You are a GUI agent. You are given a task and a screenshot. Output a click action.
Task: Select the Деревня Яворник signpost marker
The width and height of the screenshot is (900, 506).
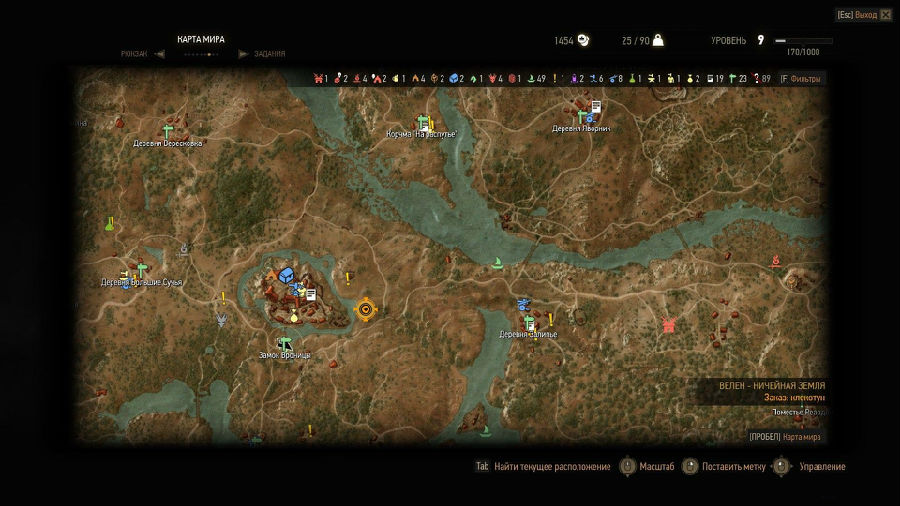[580, 117]
